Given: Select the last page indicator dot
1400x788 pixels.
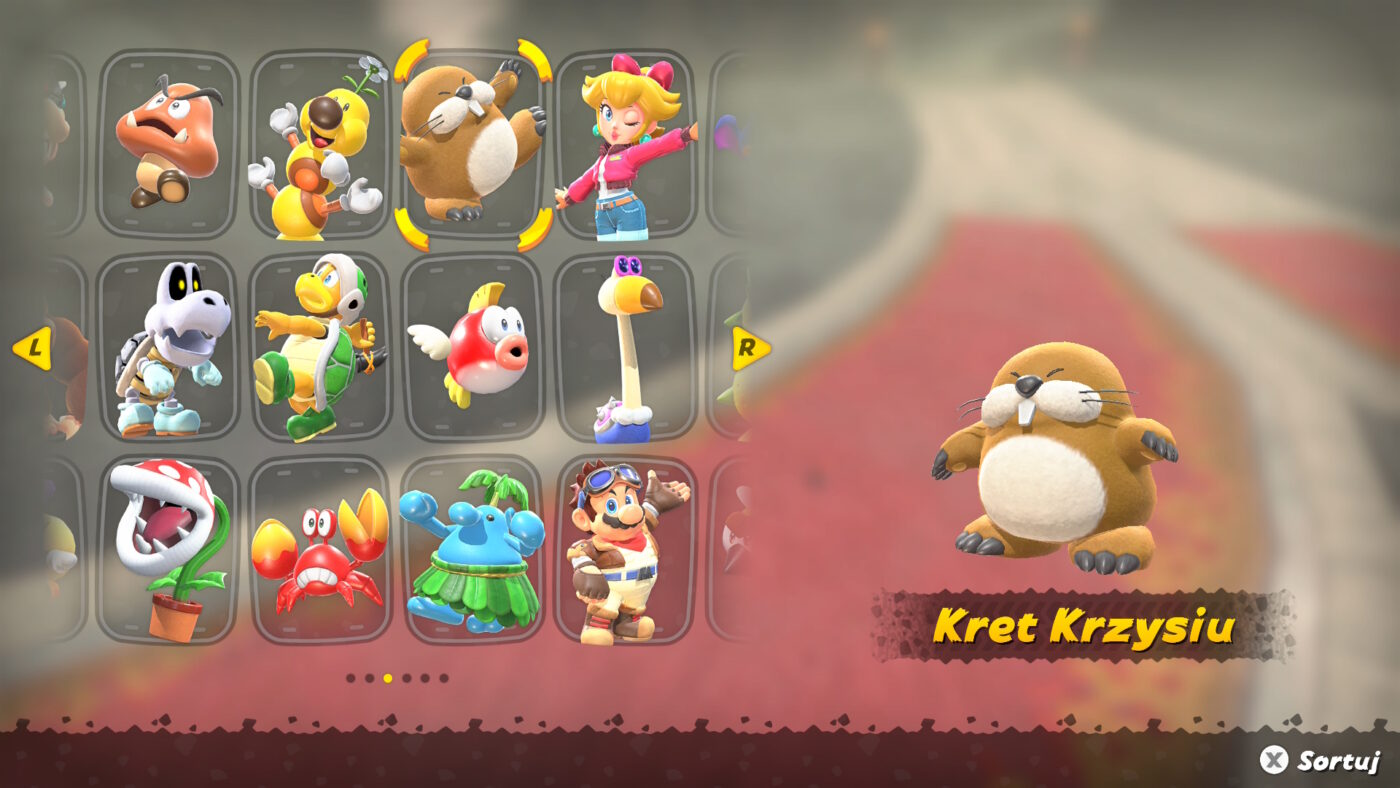Looking at the screenshot, I should point(444,678).
